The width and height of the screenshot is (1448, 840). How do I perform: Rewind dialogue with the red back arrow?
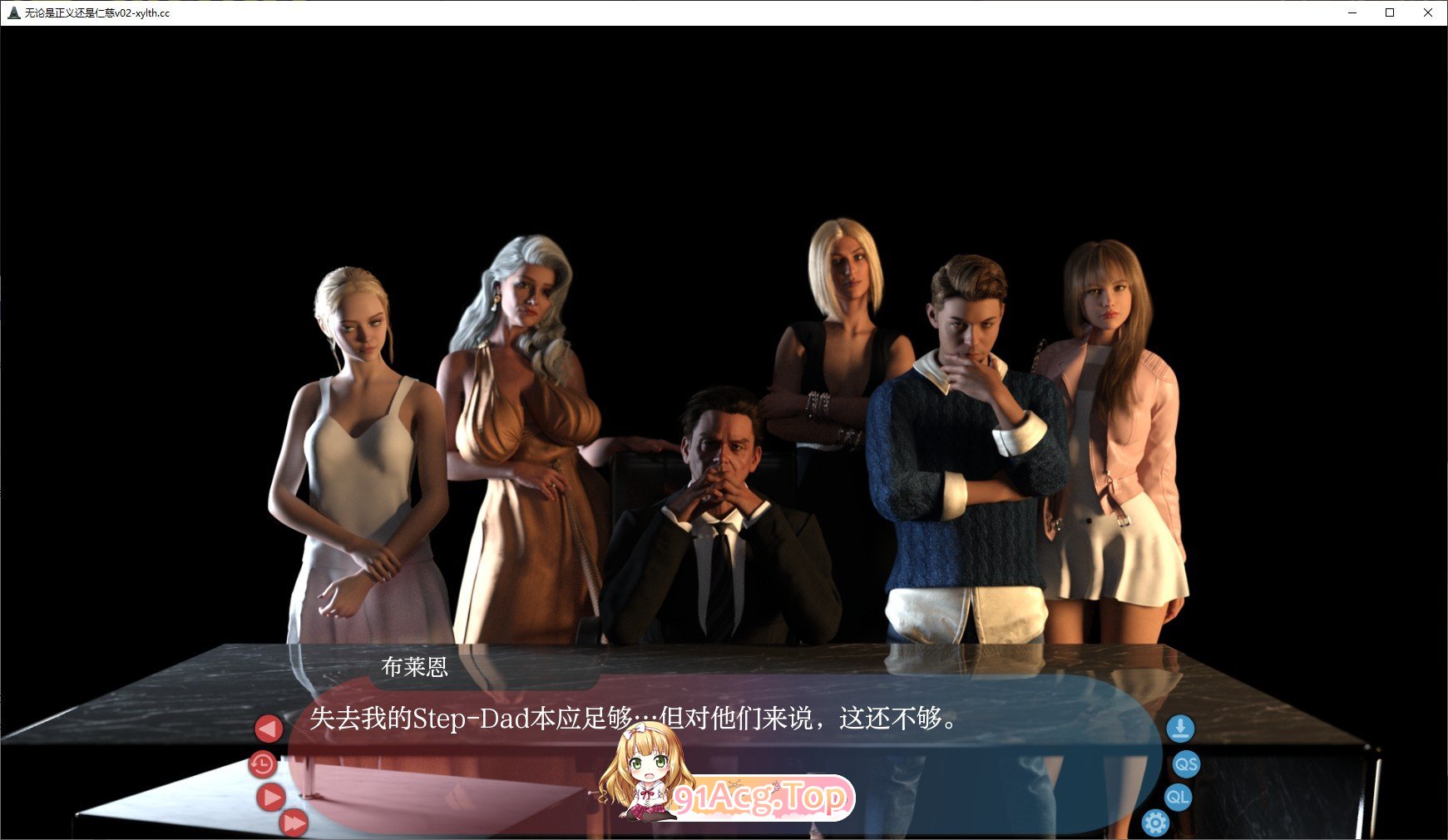coord(268,728)
